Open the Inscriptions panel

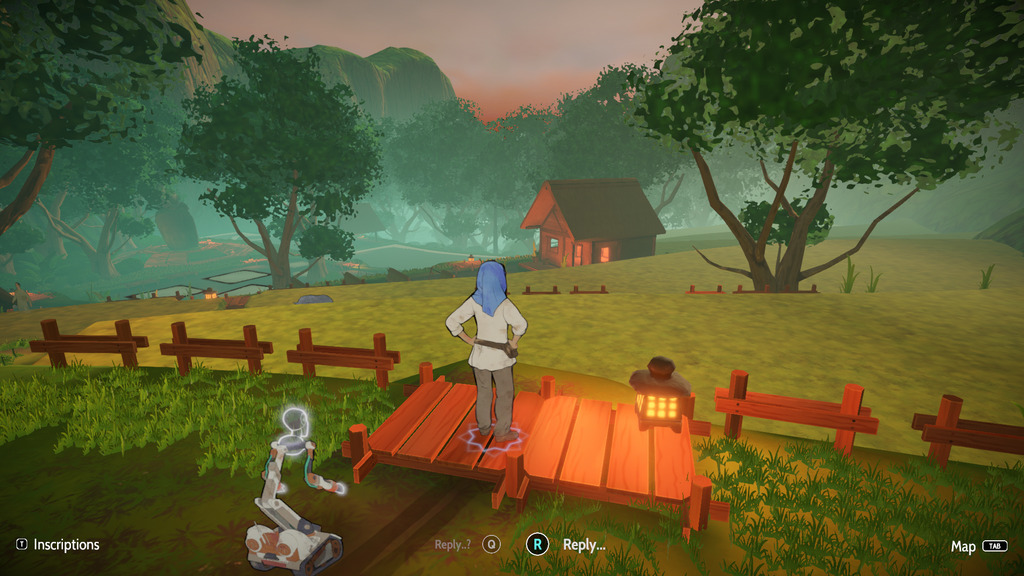click(x=58, y=545)
